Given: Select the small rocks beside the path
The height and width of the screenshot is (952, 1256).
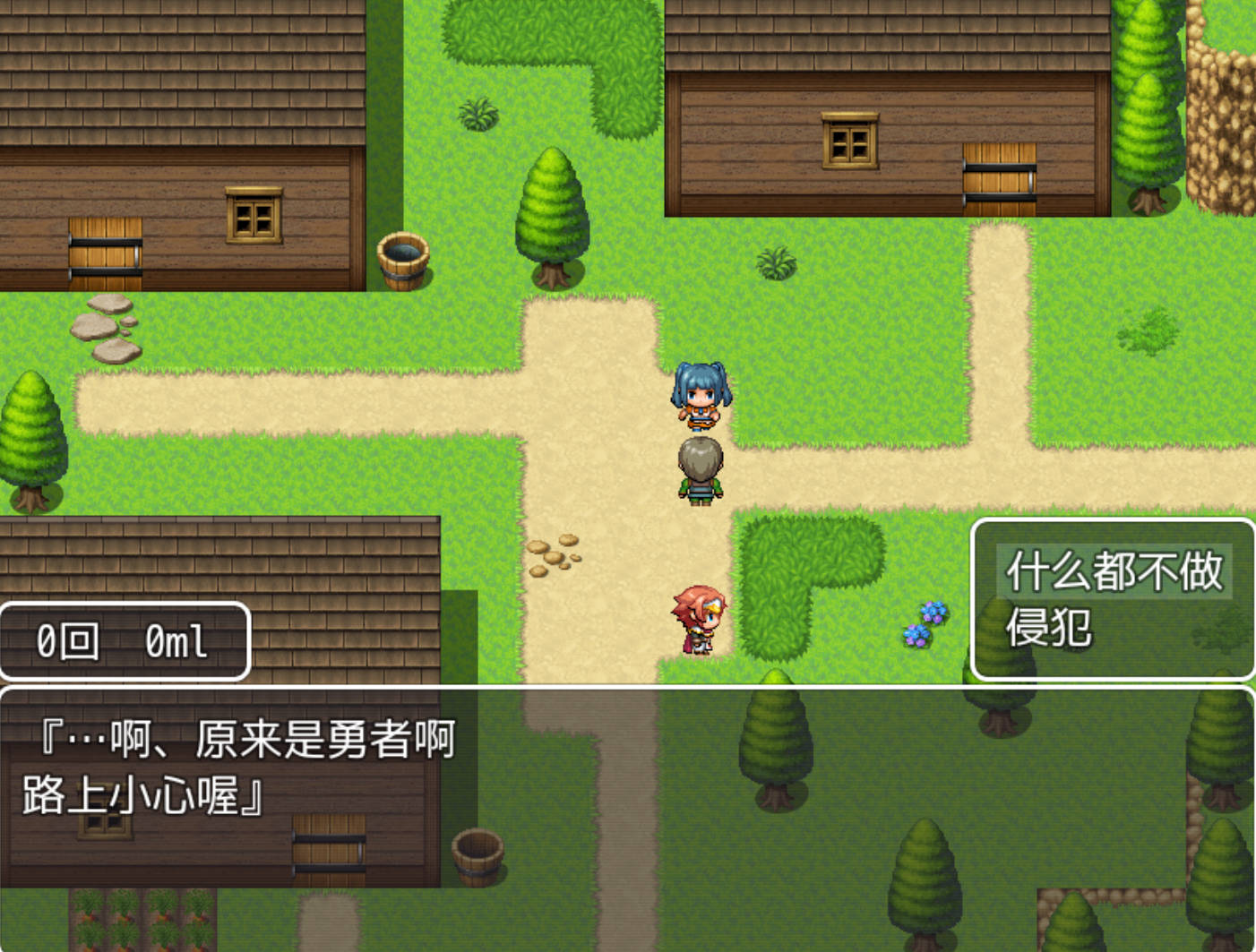Looking at the screenshot, I should click(x=553, y=557).
